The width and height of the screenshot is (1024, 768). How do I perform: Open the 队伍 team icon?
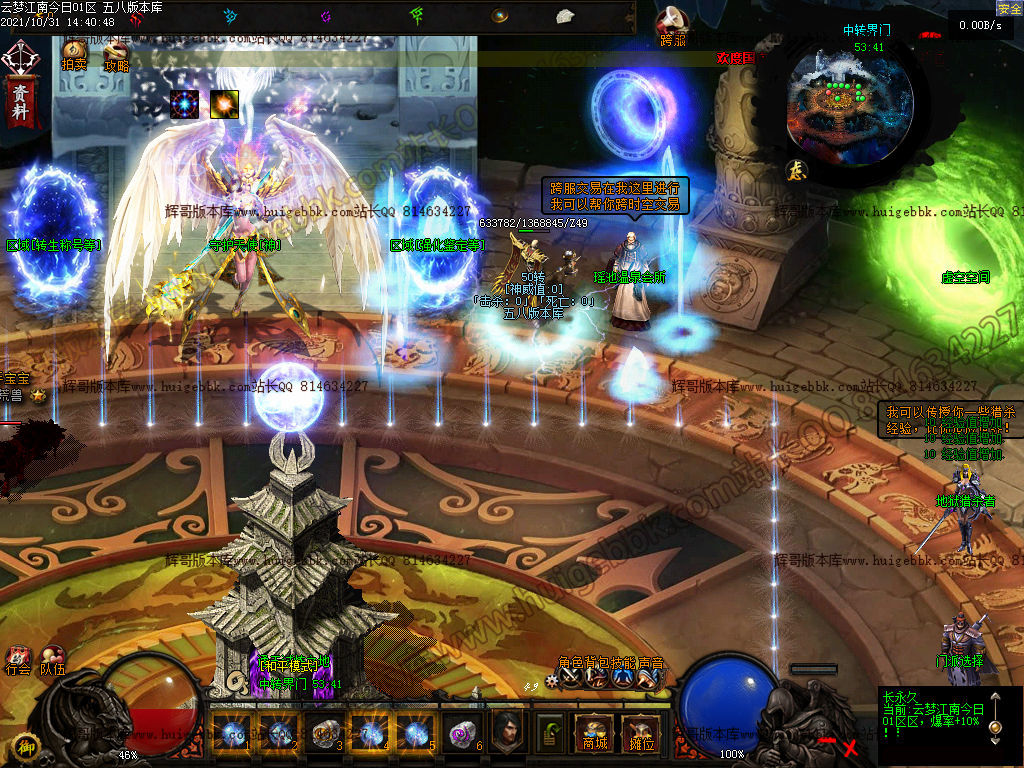(53, 659)
